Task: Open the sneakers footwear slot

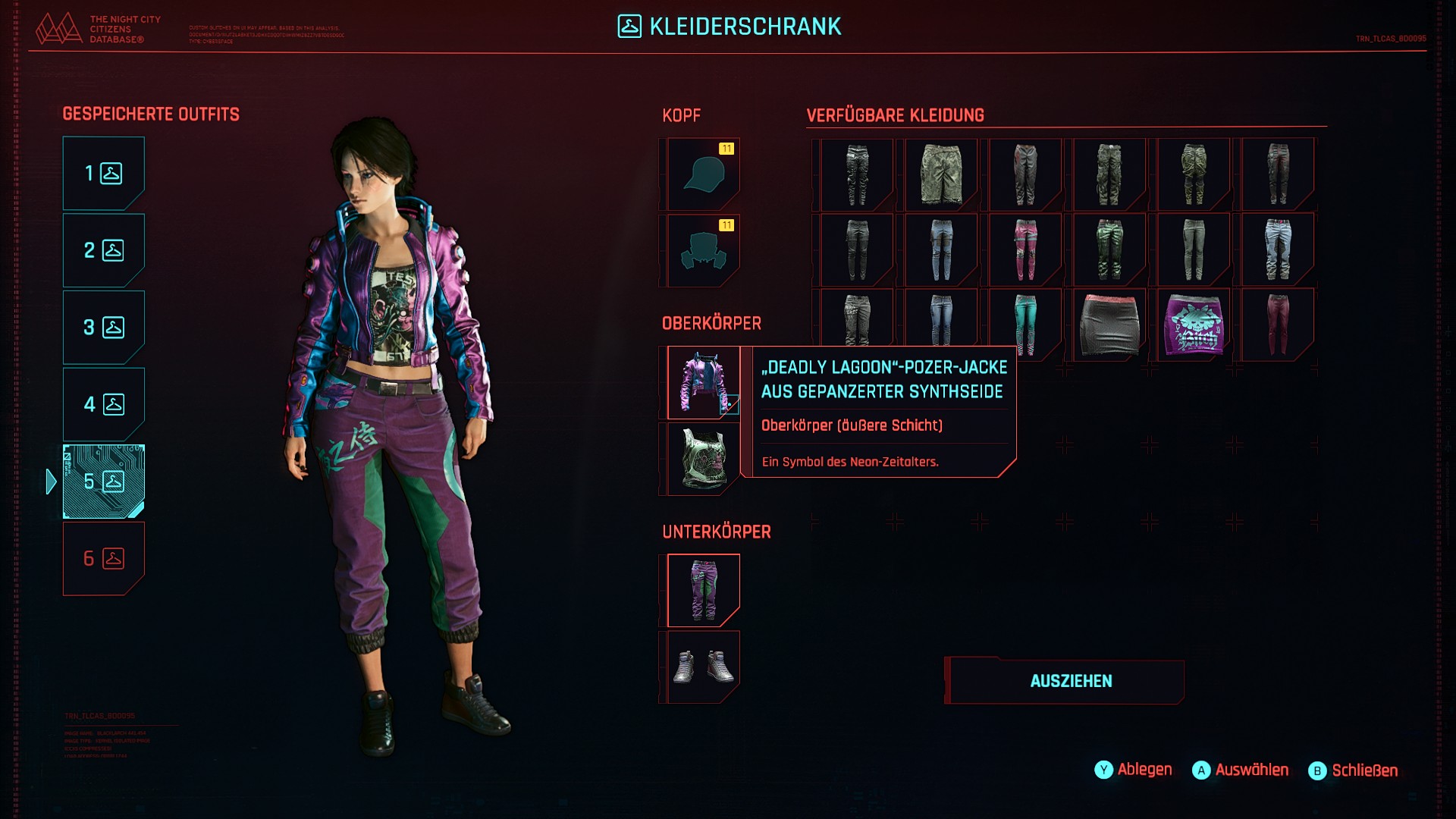Action: [x=703, y=667]
